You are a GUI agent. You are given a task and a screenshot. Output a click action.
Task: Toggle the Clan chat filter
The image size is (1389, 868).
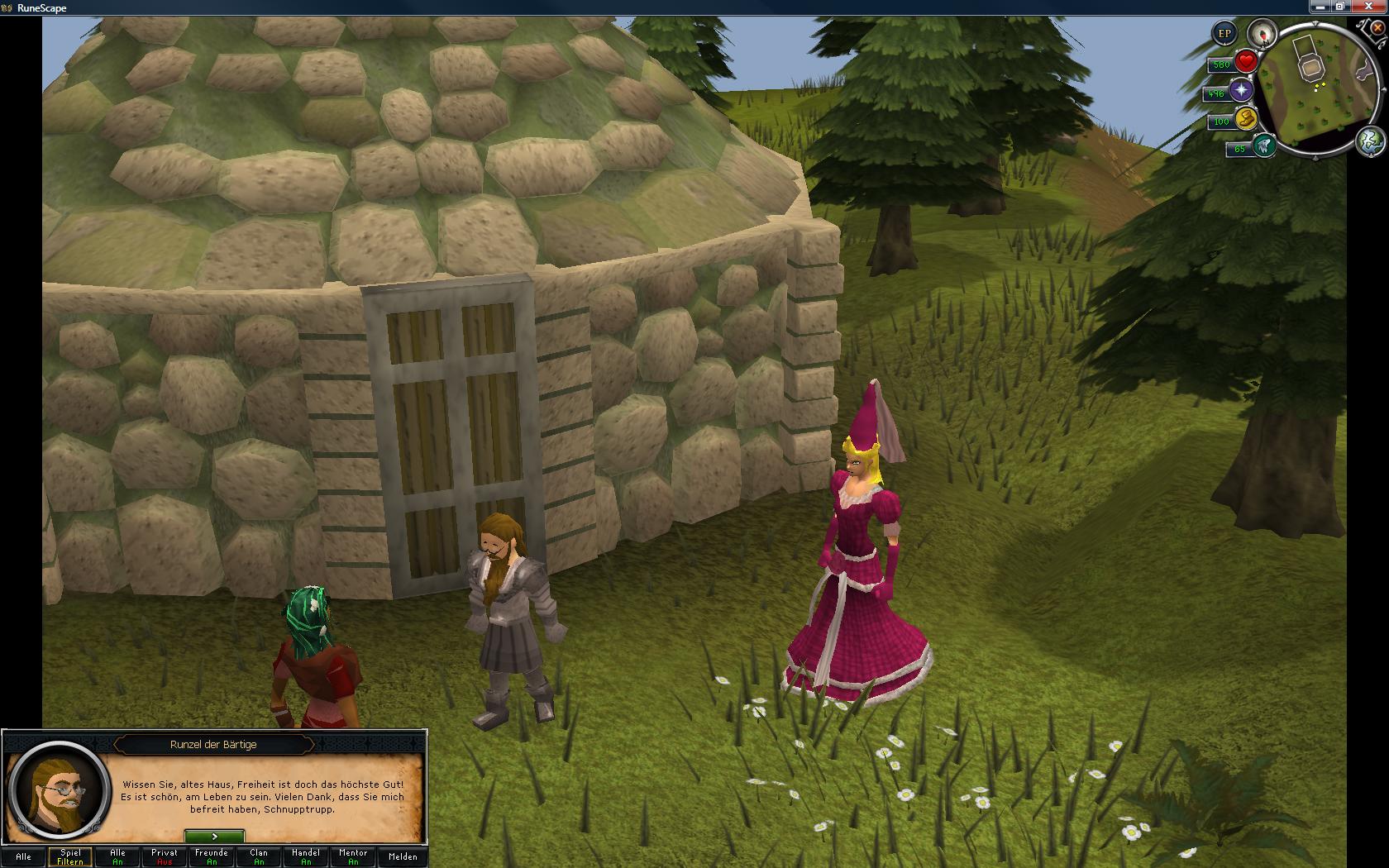click(x=259, y=857)
